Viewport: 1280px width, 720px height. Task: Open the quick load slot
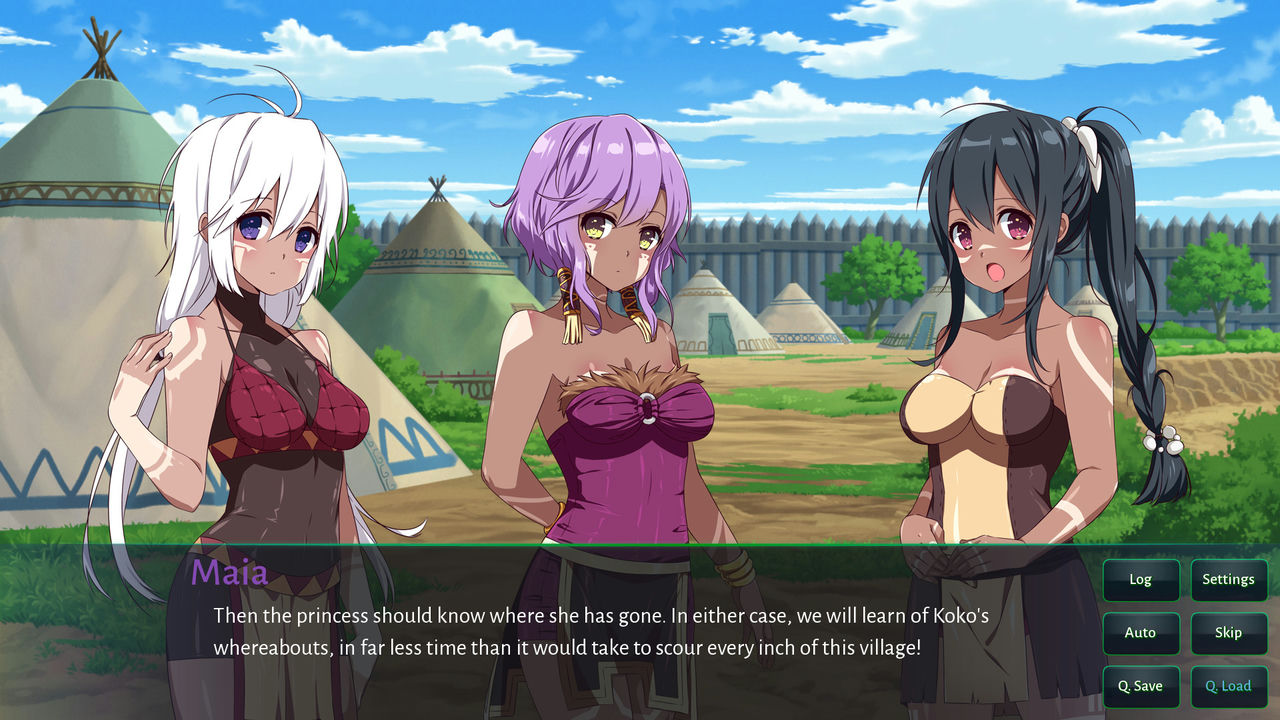[x=1229, y=686]
